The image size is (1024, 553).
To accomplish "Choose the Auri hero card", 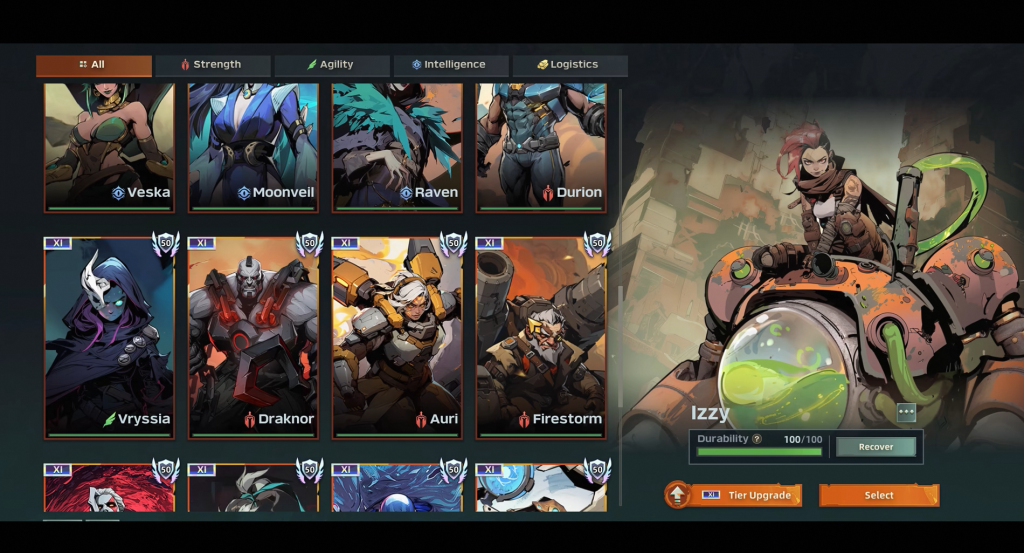I will 397,337.
